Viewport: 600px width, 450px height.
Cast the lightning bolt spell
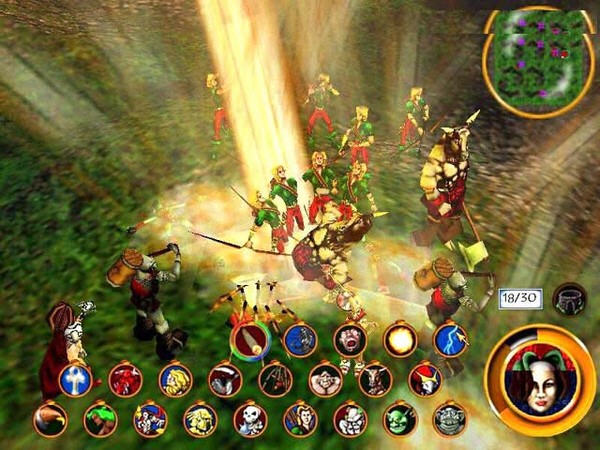(450, 340)
